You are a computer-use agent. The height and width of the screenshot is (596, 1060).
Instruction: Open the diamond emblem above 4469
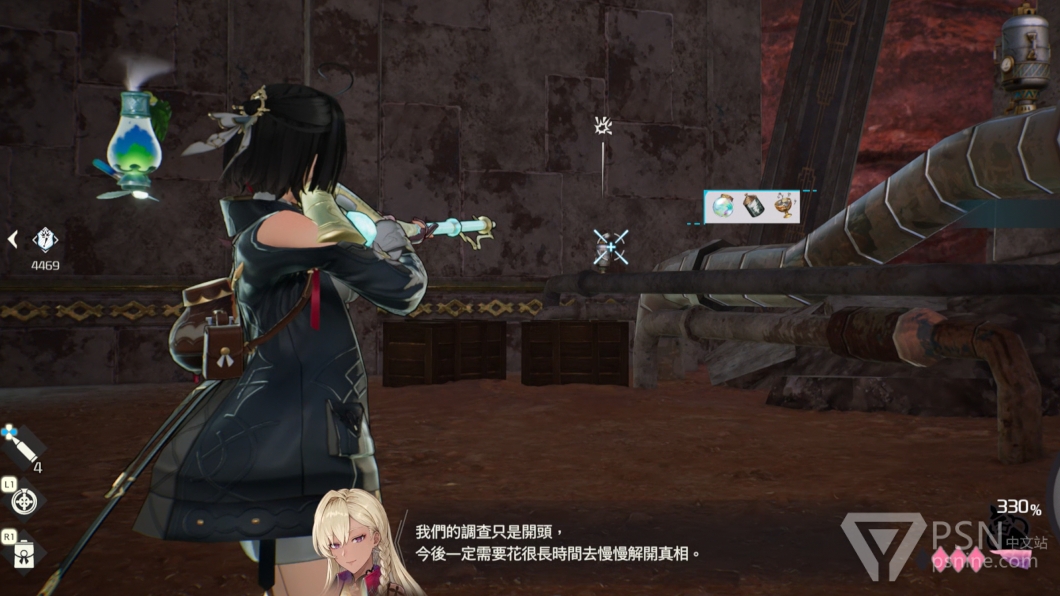coord(45,239)
